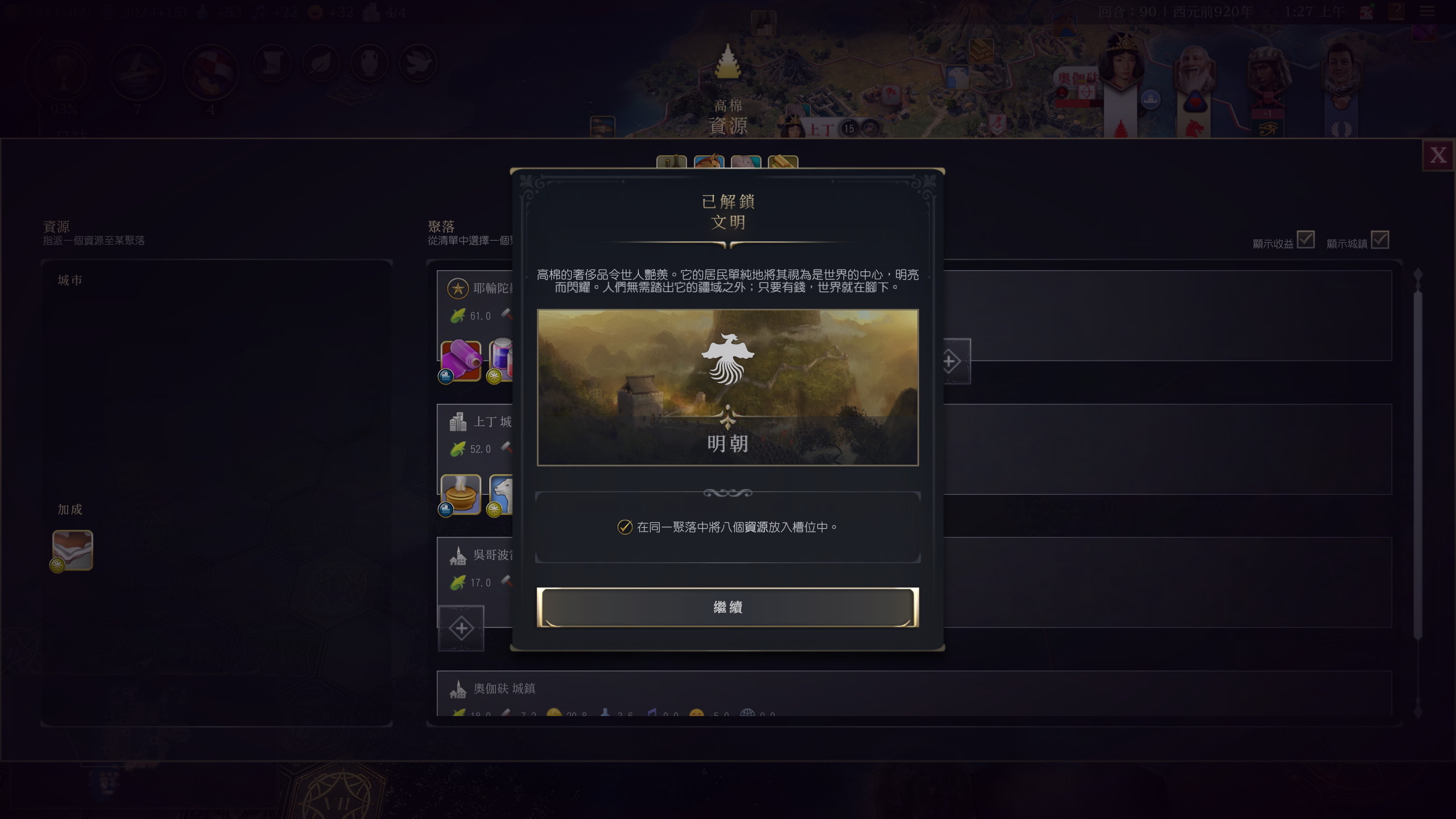Select the magenta dye resource in Yasodharapura's slots
This screenshot has width=1456, height=819.
click(x=462, y=360)
